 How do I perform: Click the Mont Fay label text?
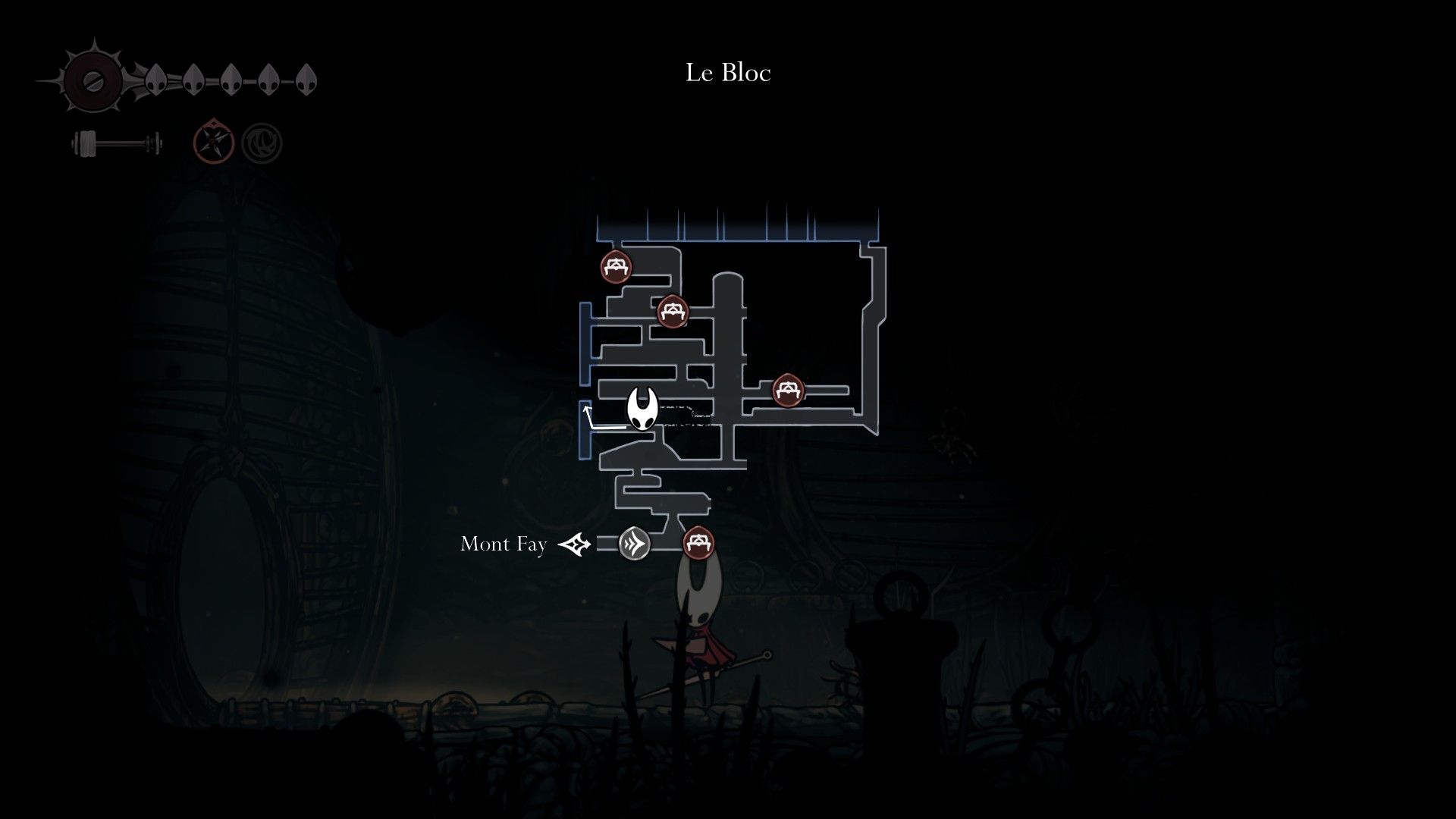[x=503, y=544]
